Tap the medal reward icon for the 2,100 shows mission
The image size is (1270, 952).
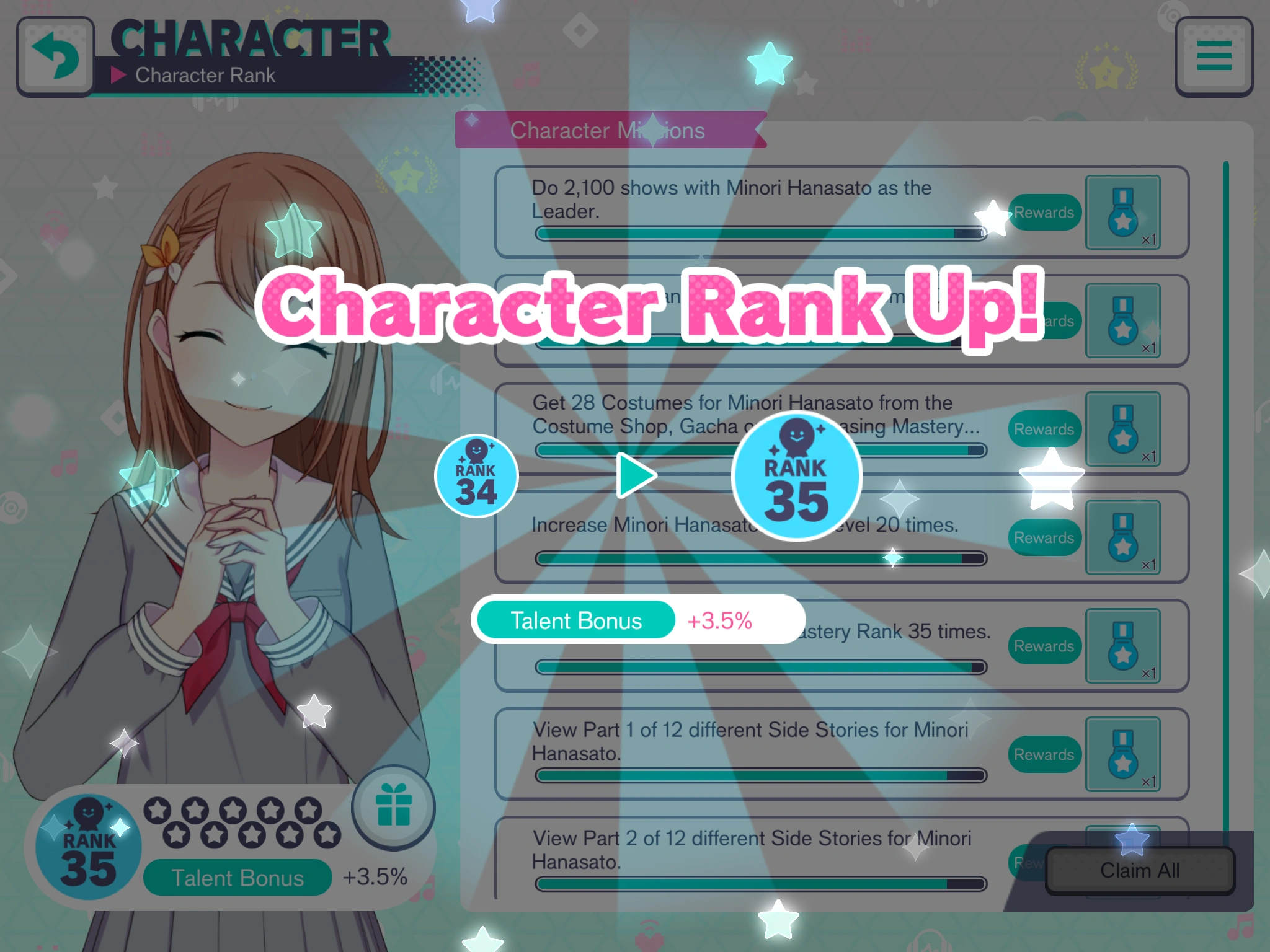pyautogui.click(x=1122, y=214)
